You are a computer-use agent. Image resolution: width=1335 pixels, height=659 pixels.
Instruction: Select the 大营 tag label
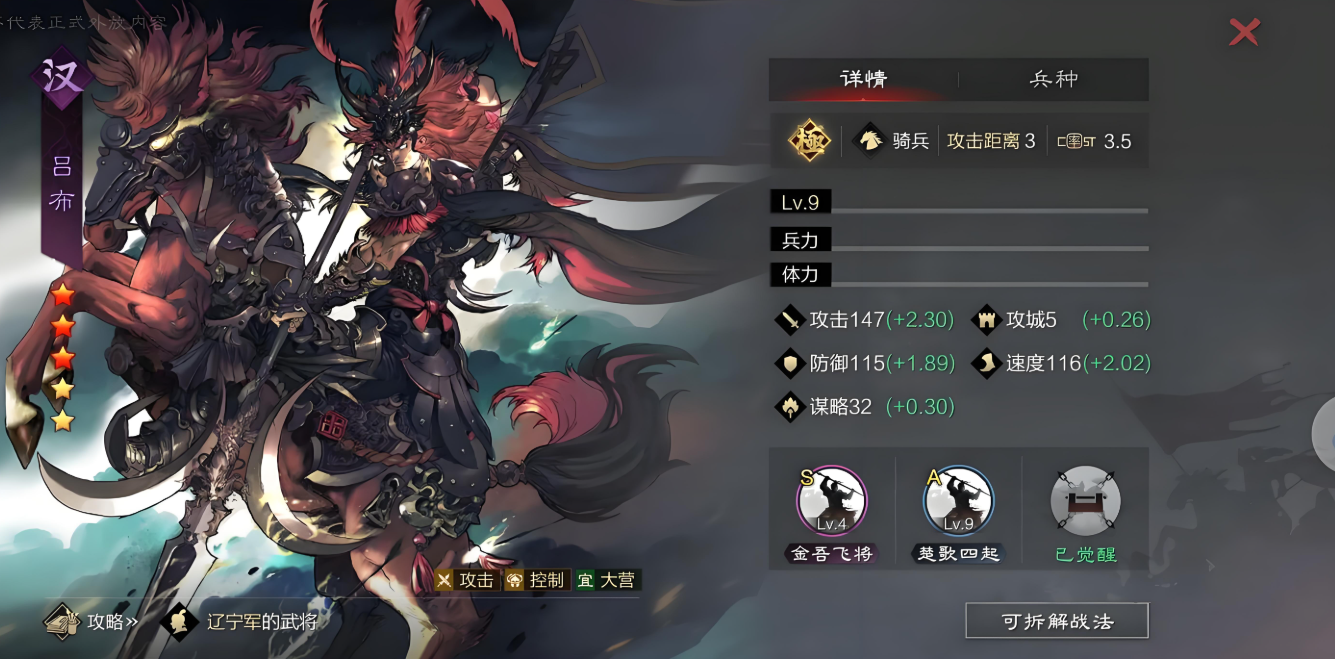(607, 580)
